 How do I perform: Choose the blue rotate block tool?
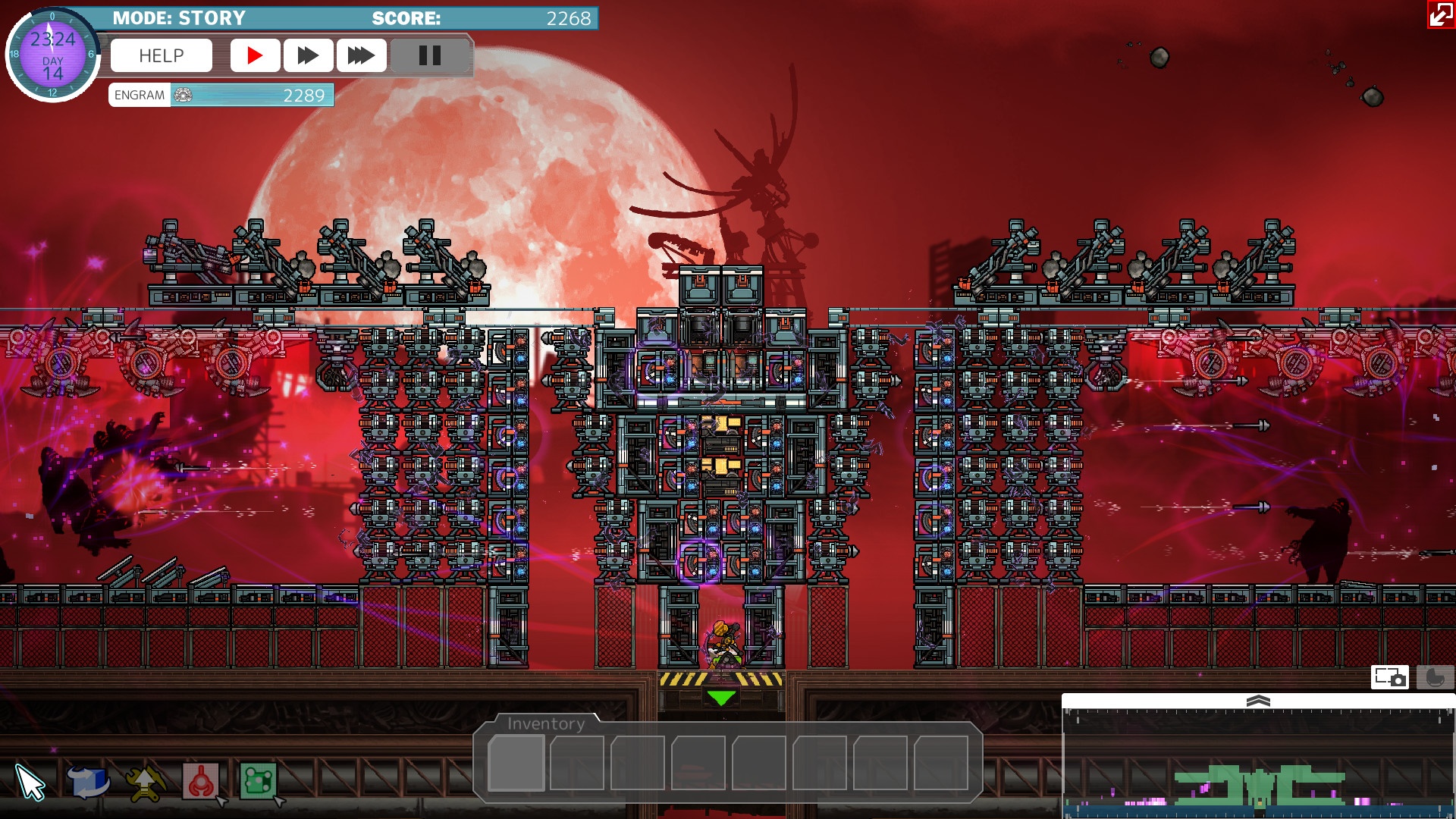coord(87,782)
